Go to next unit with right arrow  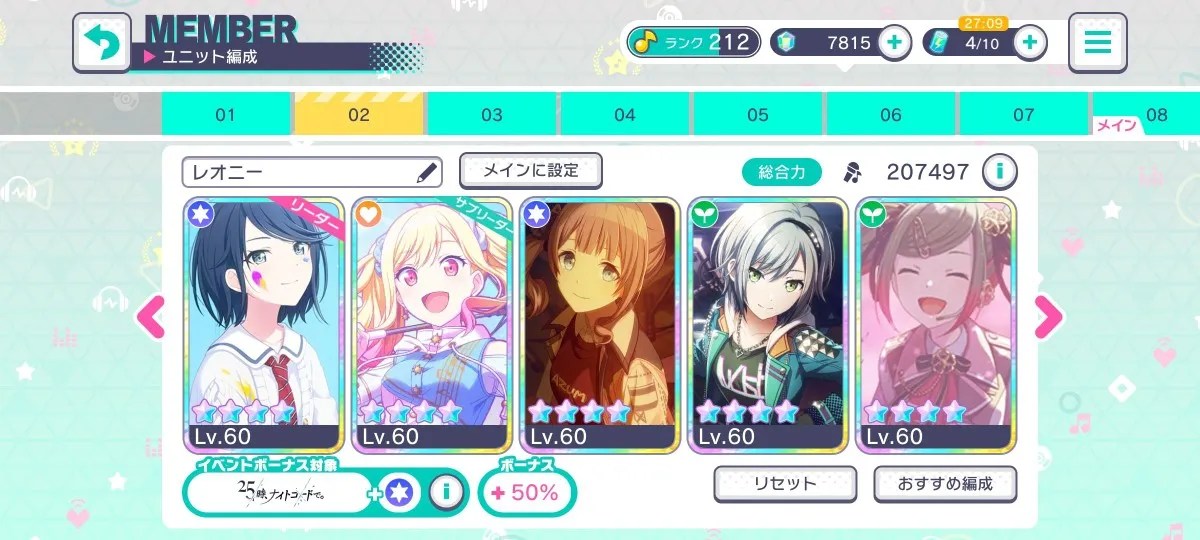coord(1048,318)
